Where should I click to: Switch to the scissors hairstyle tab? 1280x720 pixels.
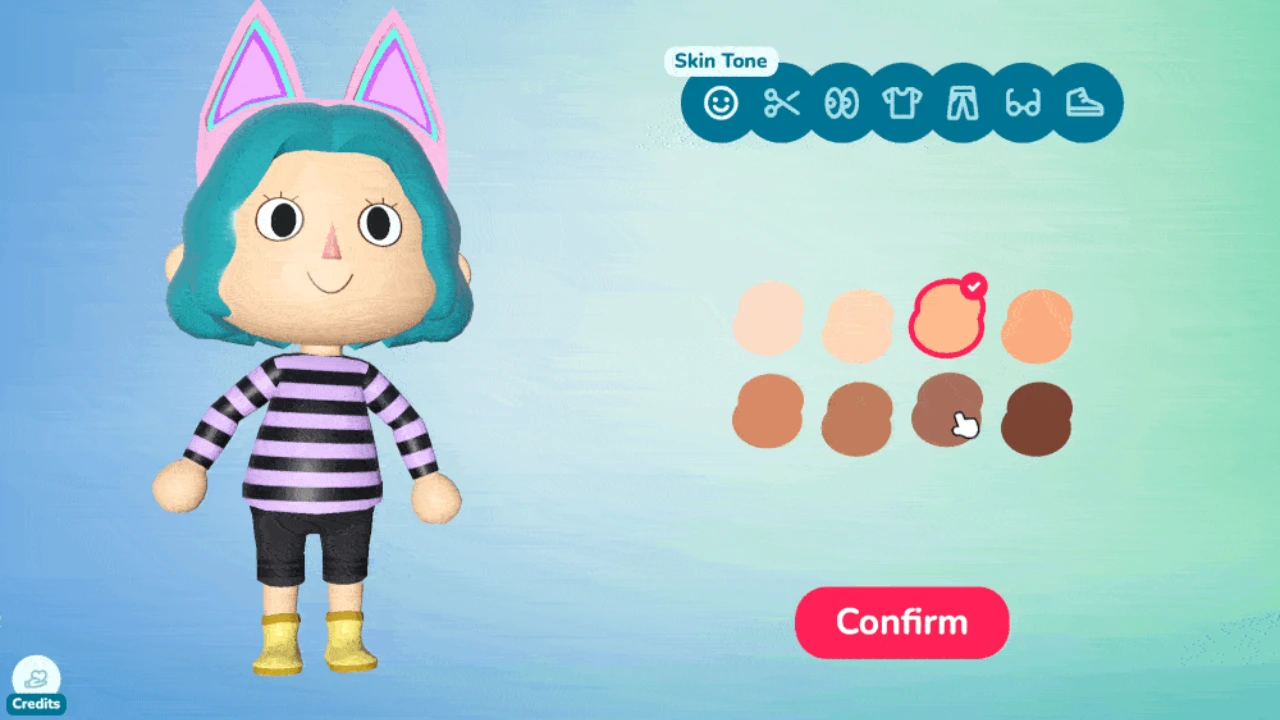pyautogui.click(x=781, y=103)
